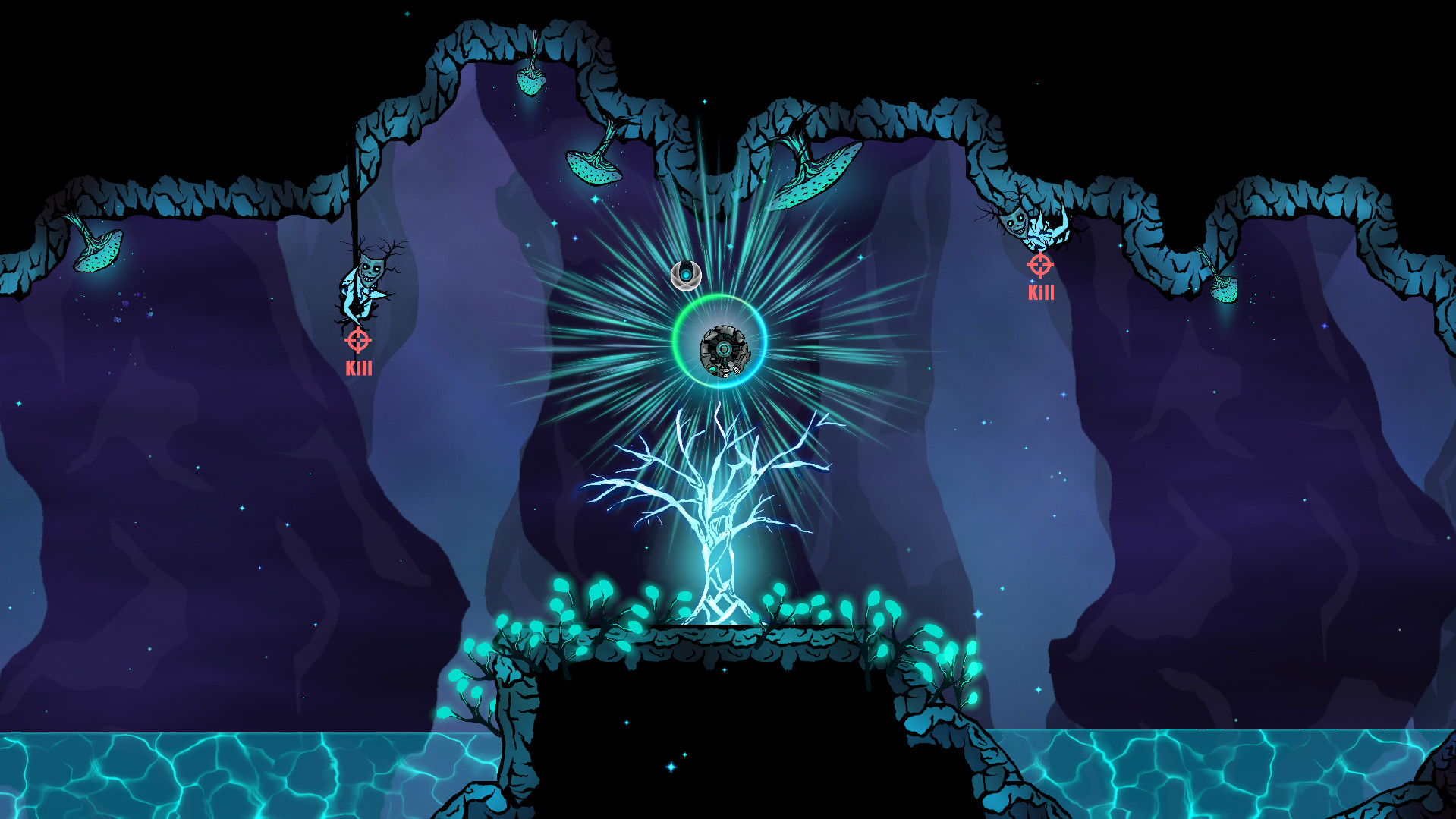Click the left Kill text label
1456x819 pixels.
(x=359, y=370)
